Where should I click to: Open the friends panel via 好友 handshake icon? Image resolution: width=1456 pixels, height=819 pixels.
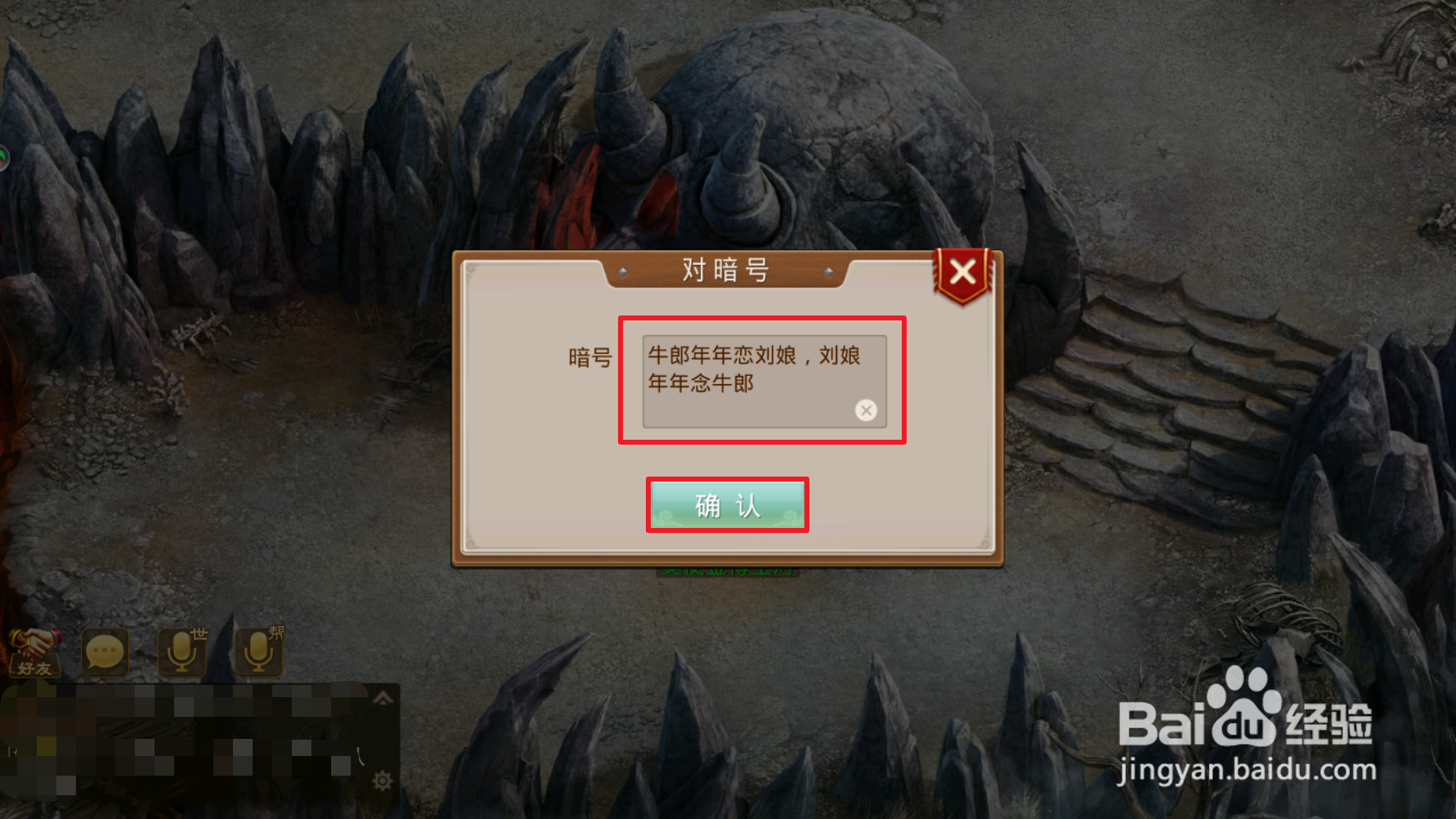pos(34,651)
